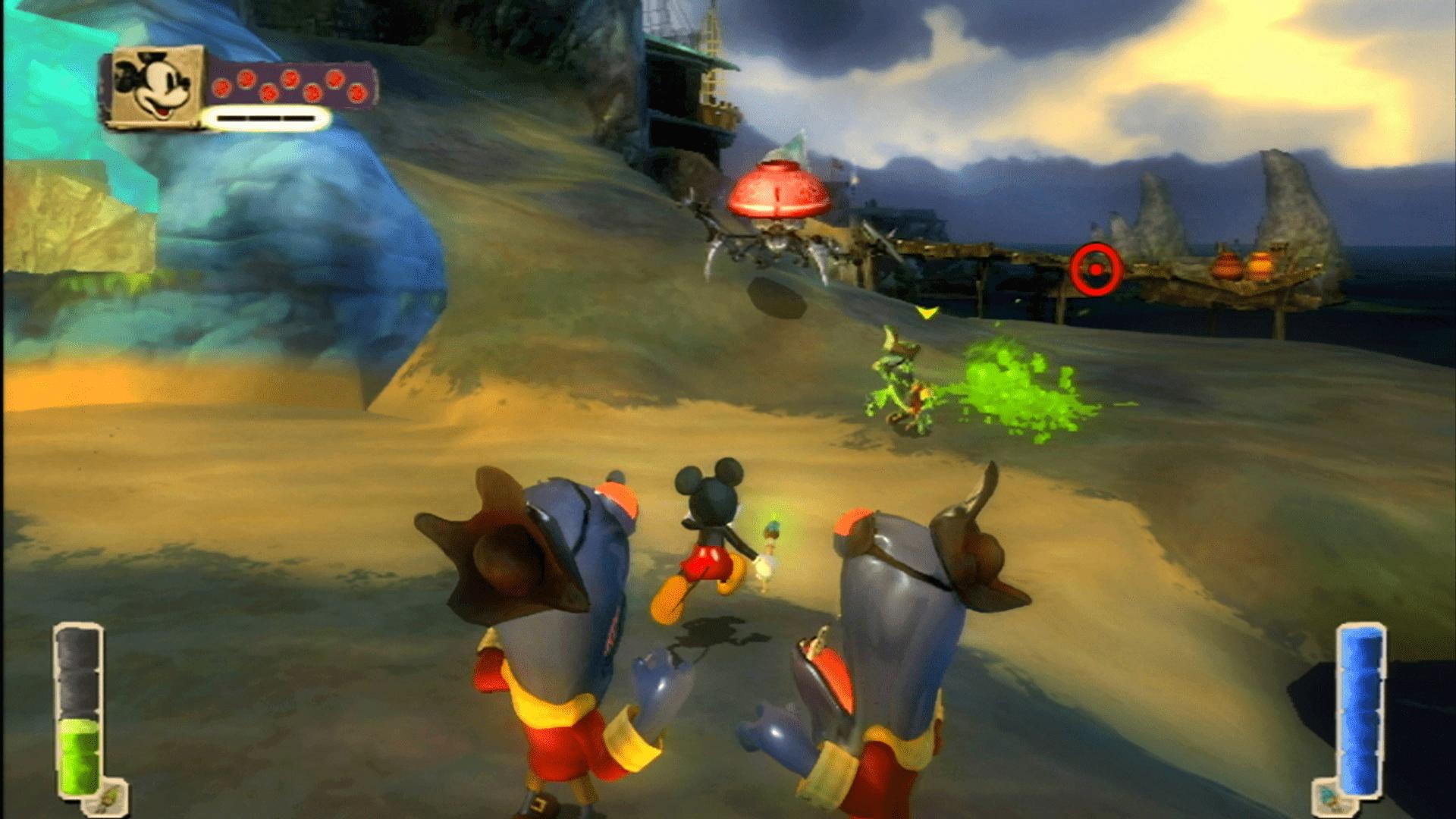
Task: Click the red mushroom-shaped machine
Action: 780,190
